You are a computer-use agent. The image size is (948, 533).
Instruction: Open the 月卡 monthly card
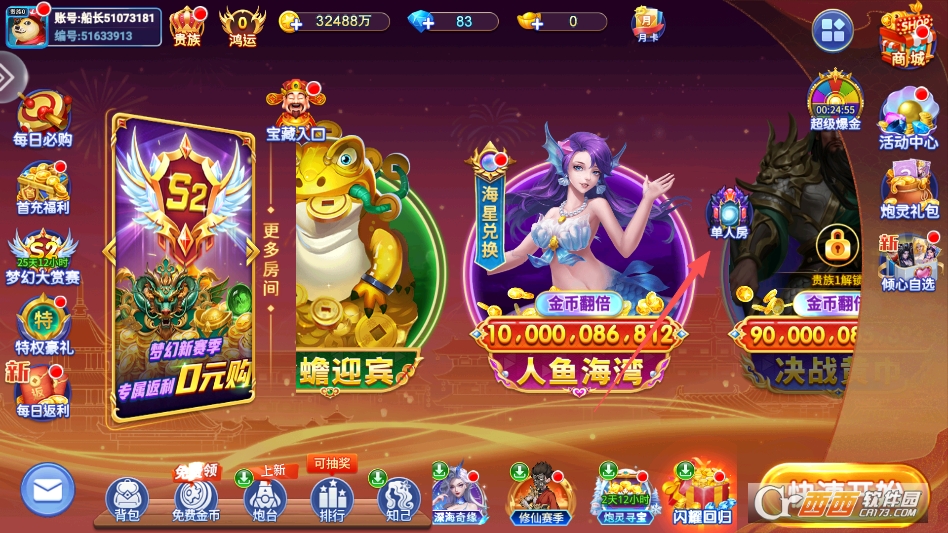point(647,23)
